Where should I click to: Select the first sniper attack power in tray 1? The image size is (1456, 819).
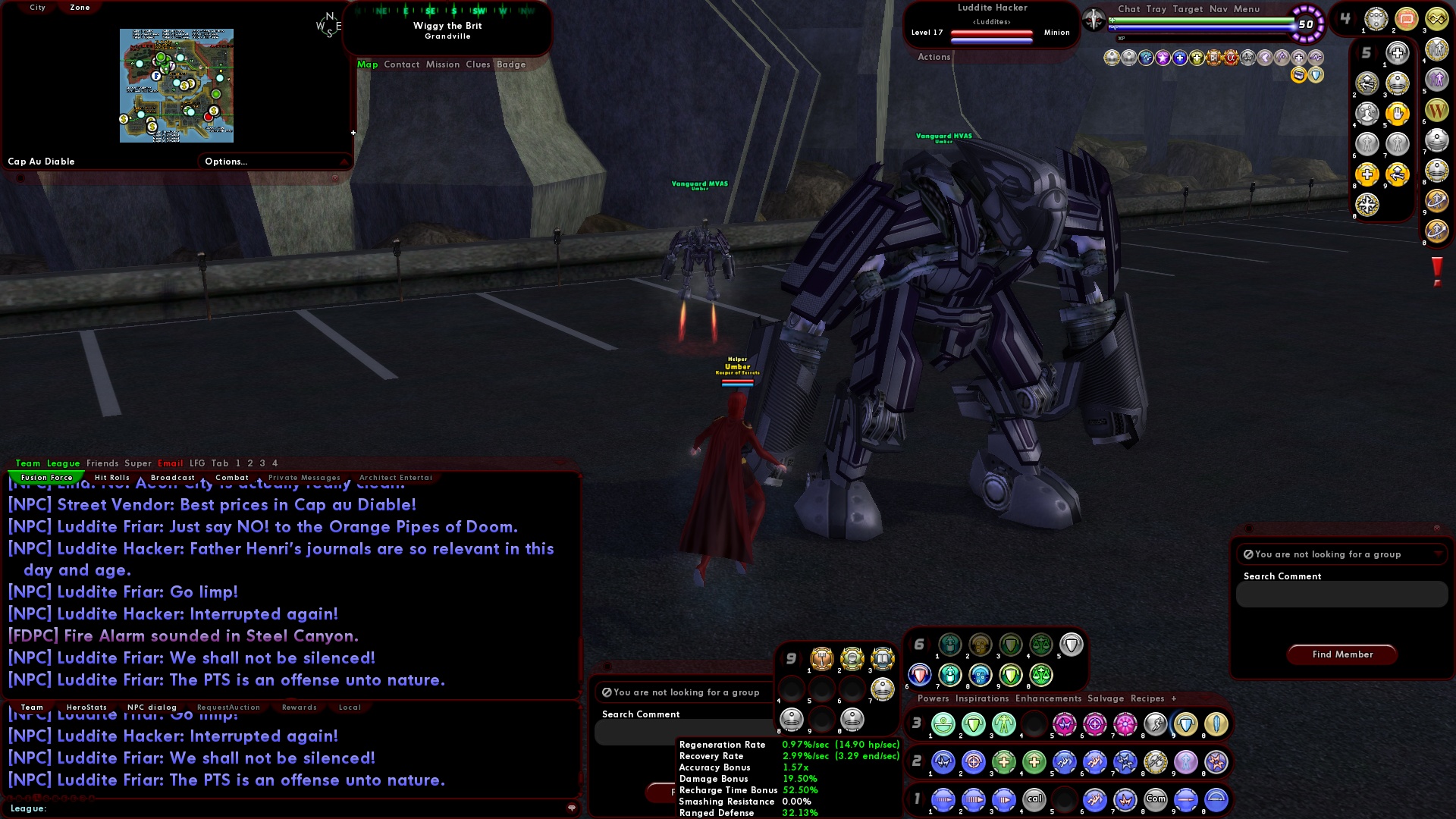943,800
